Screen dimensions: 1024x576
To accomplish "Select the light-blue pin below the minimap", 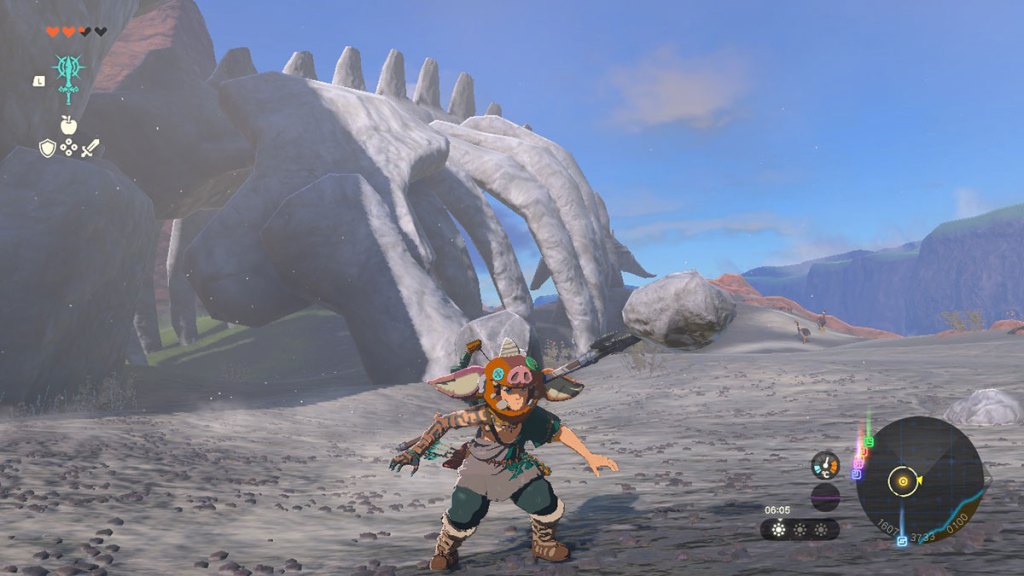I will pyautogui.click(x=902, y=541).
